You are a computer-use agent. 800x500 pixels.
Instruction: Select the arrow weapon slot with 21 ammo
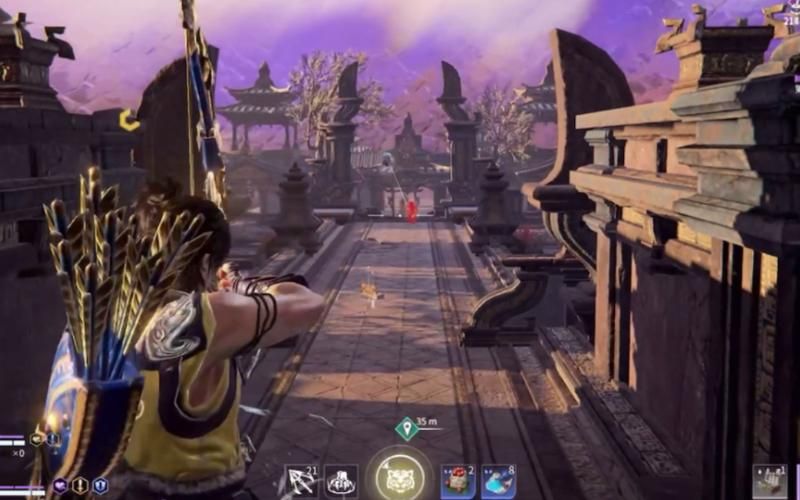tap(301, 481)
